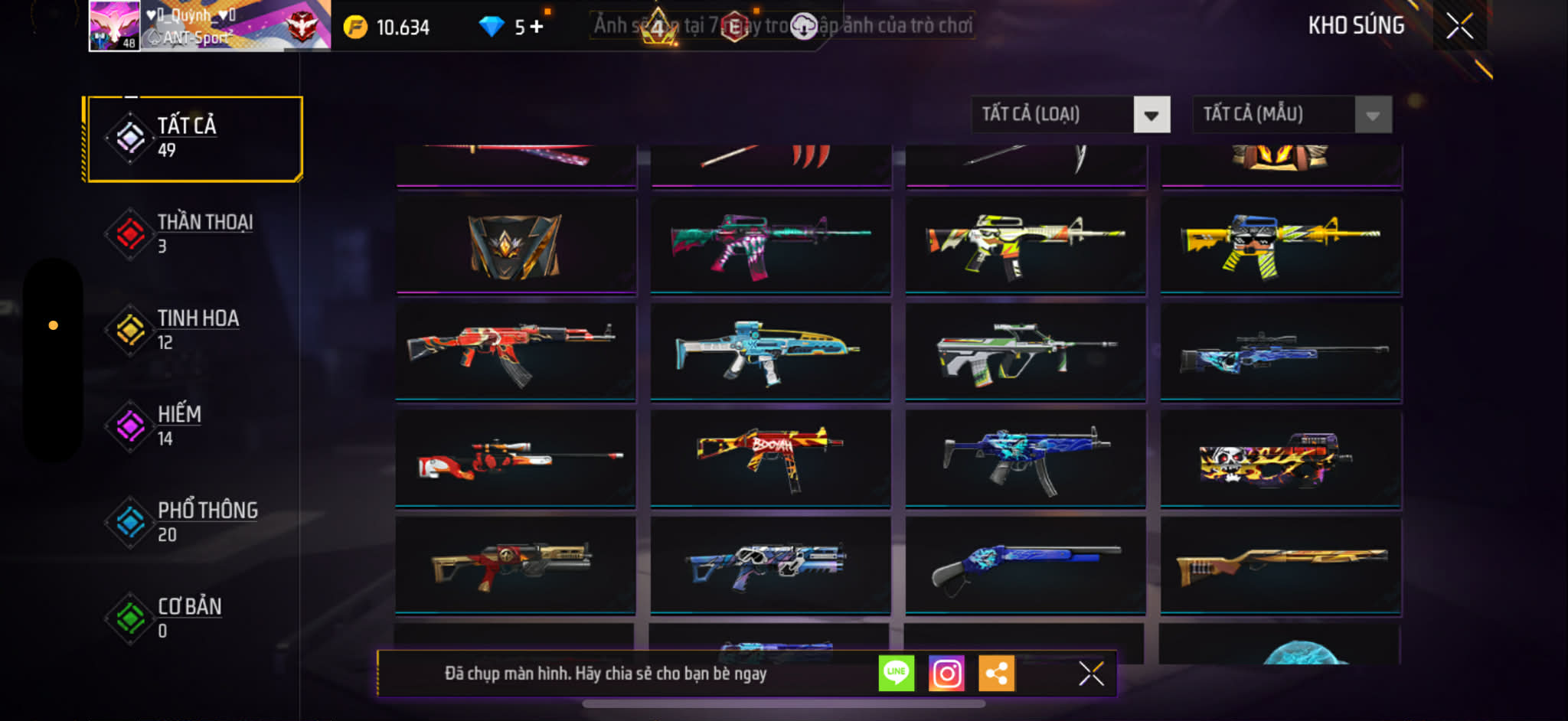The height and width of the screenshot is (721, 1568).
Task: Share screenshot via LINE
Action: pos(896,674)
